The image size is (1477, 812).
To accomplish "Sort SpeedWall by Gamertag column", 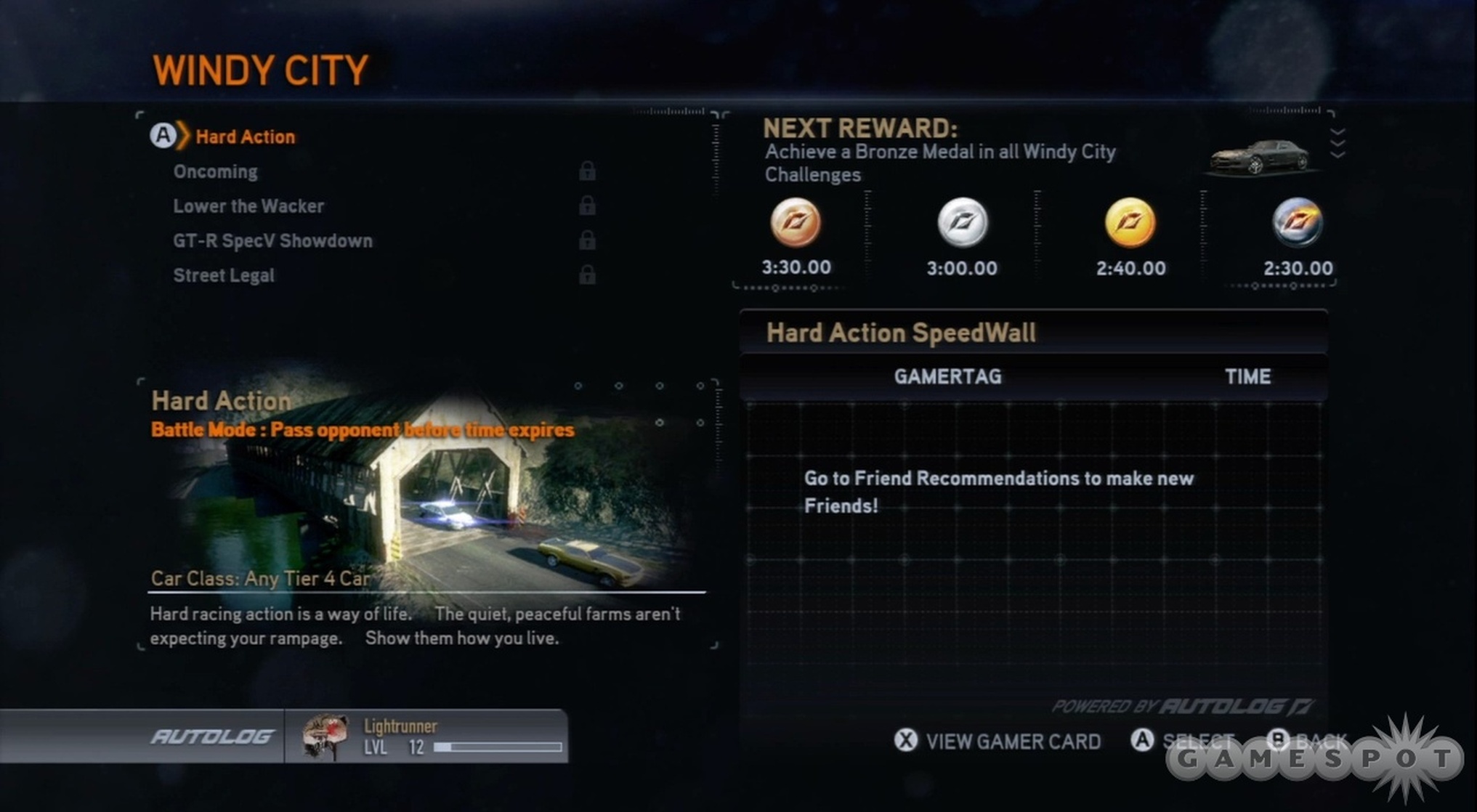I will (947, 377).
